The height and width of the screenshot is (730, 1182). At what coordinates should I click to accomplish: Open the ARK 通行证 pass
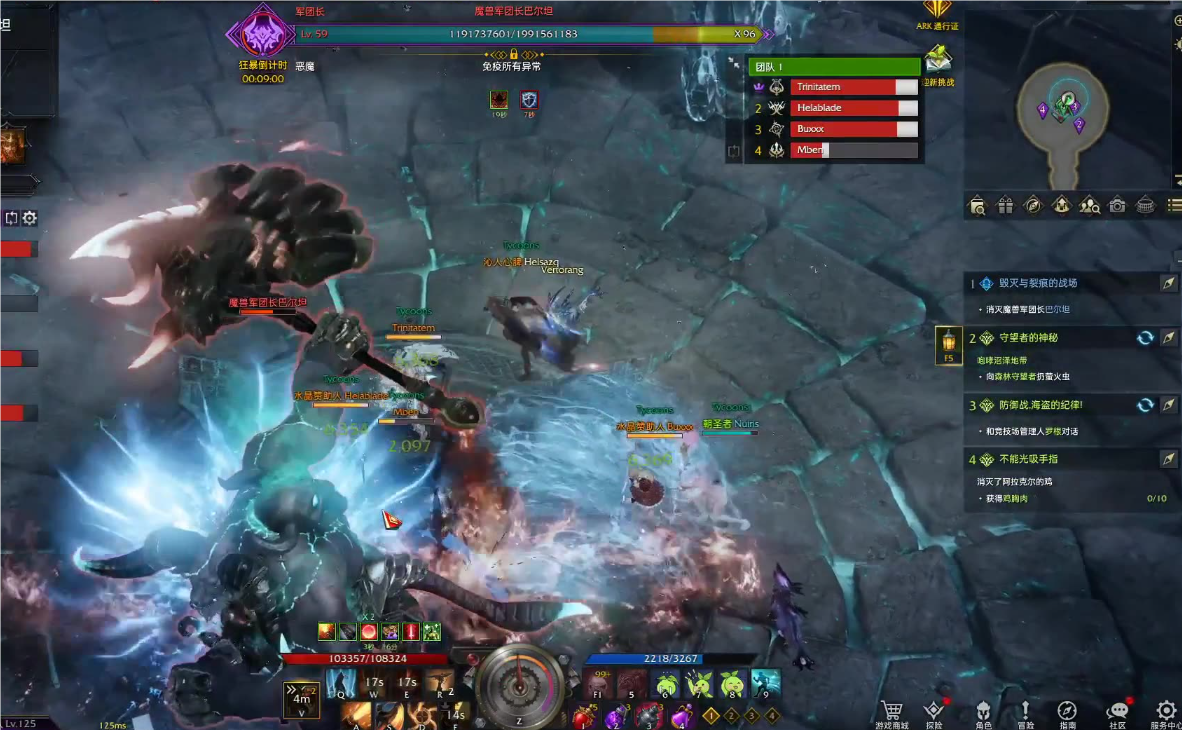coord(937,13)
